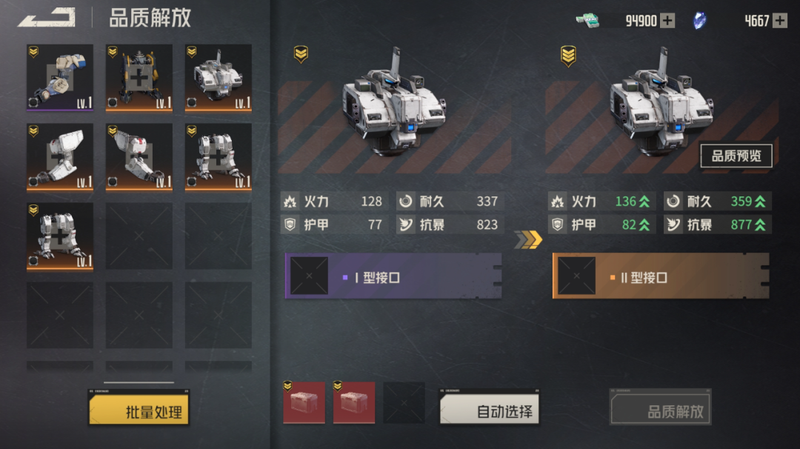Add more blue gems with the 4667 plus
The height and width of the screenshot is (449, 800).
point(779,20)
